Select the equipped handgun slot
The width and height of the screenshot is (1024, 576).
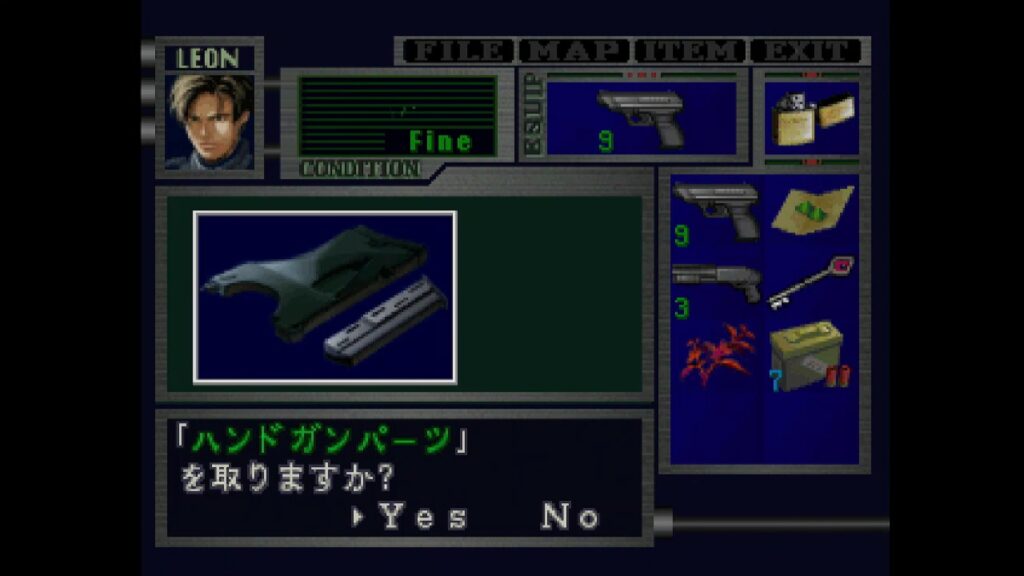click(641, 118)
